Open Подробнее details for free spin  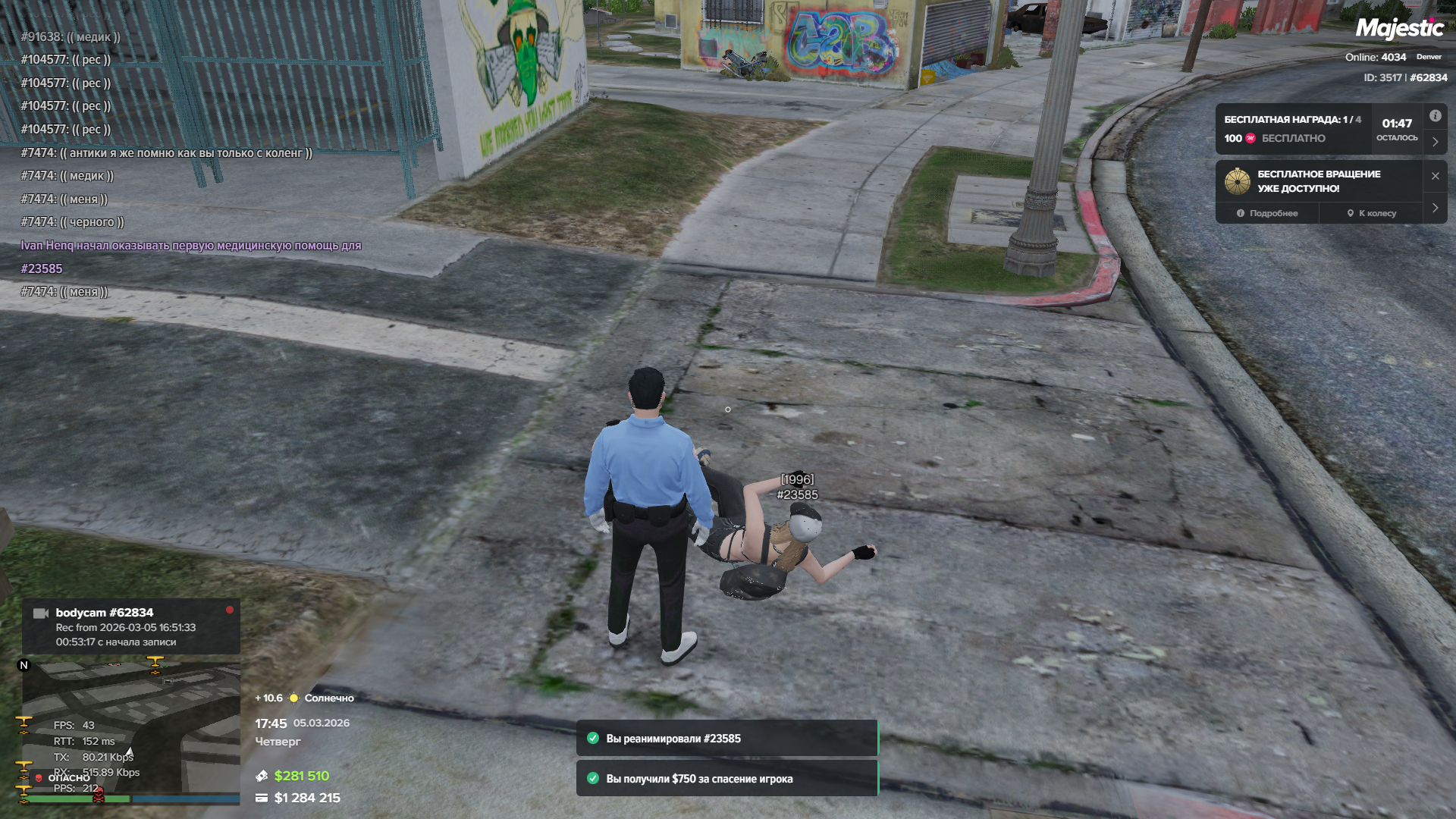click(x=1267, y=213)
